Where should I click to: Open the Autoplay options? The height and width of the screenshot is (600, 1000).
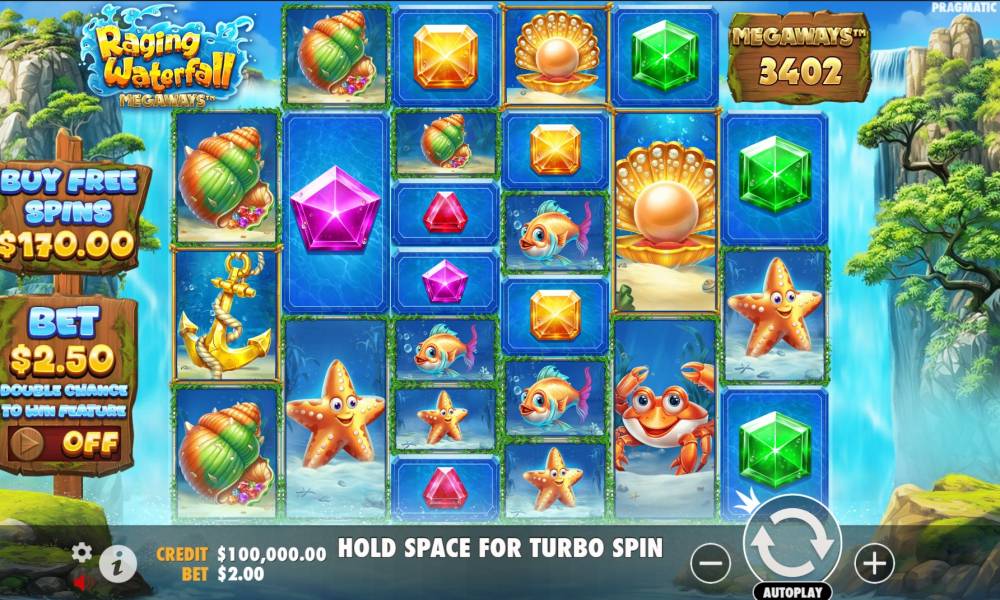[x=792, y=590]
